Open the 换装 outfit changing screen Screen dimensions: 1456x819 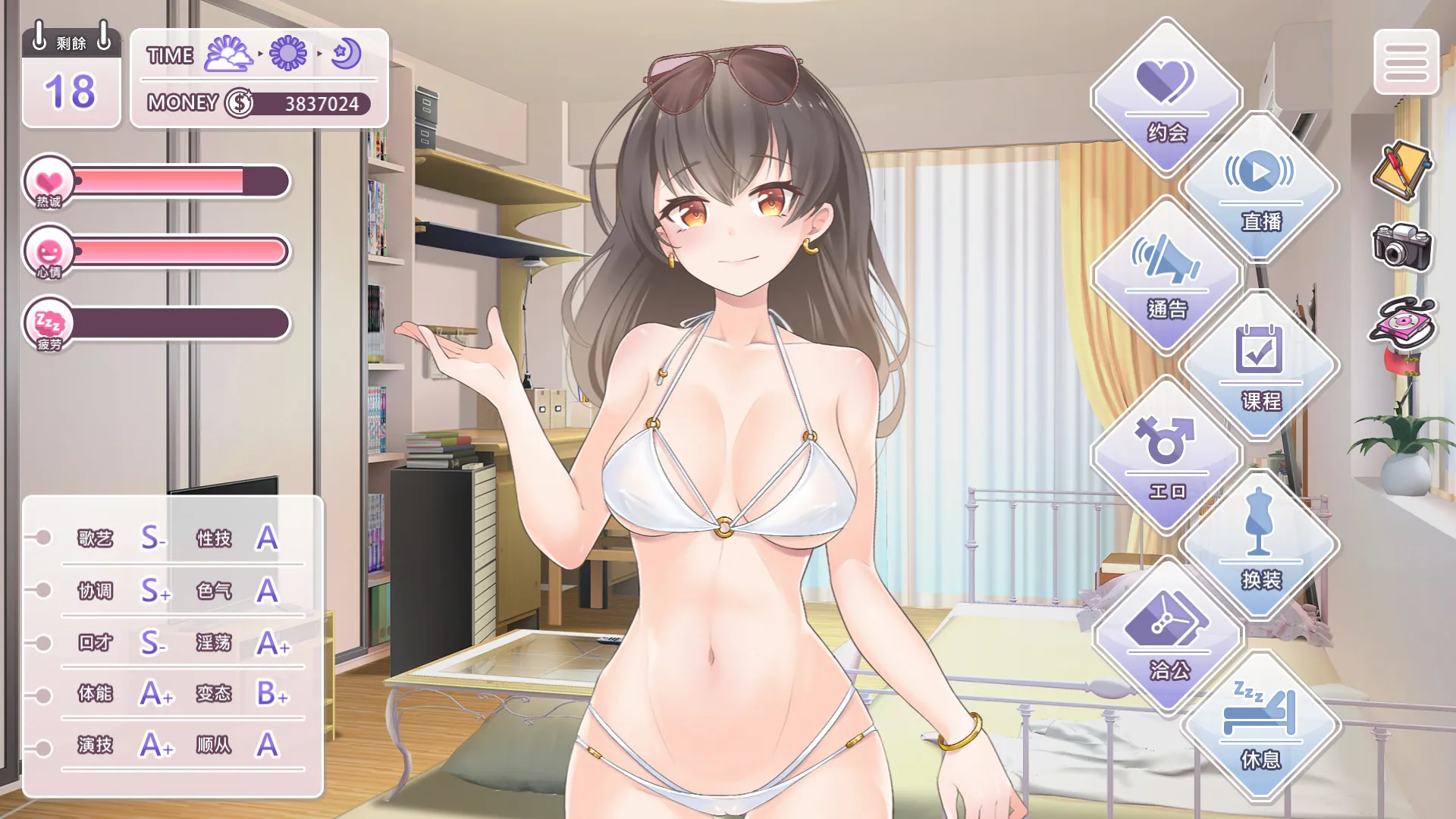coord(1260,554)
